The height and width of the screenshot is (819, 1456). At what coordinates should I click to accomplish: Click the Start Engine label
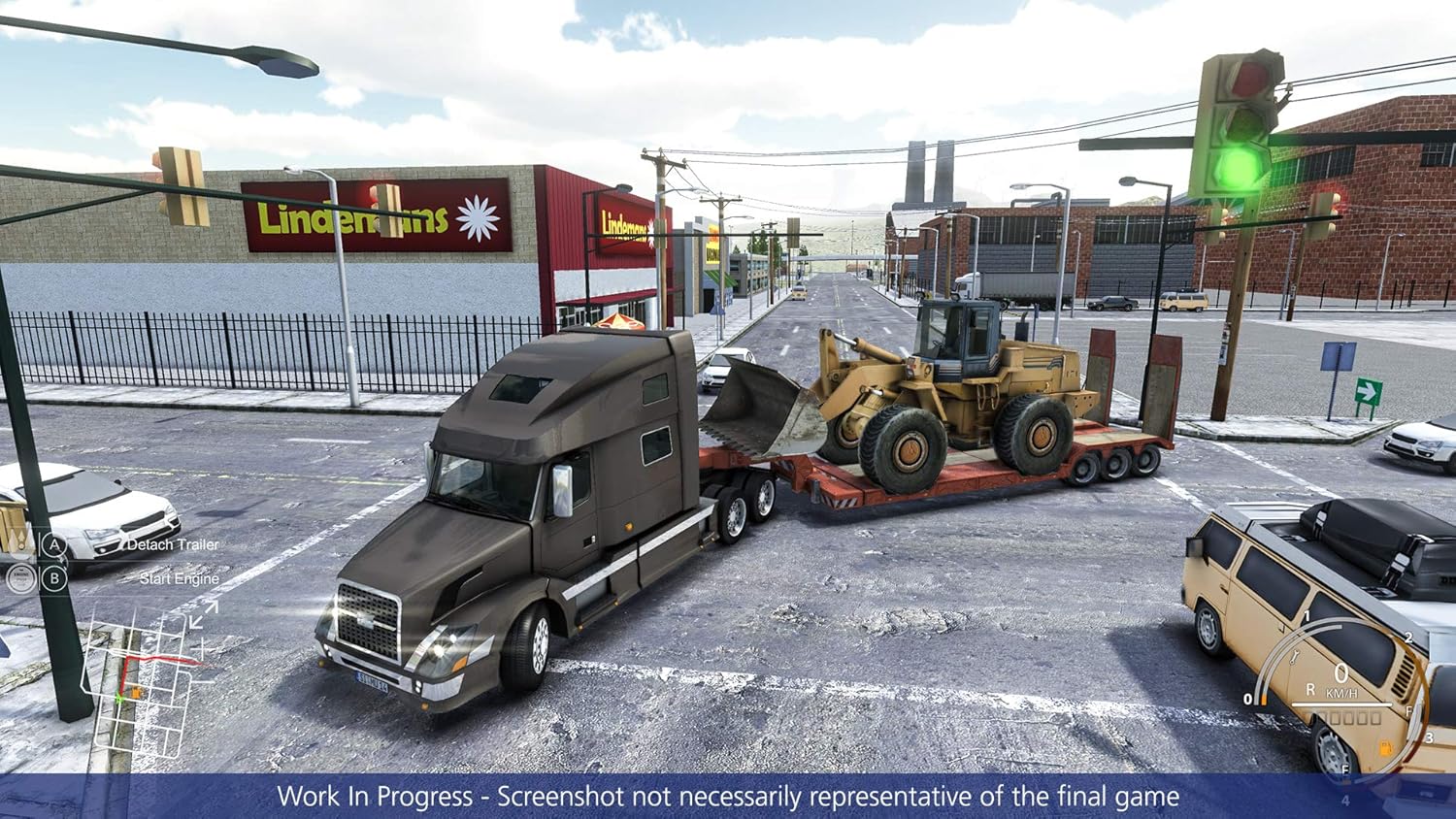tap(180, 578)
